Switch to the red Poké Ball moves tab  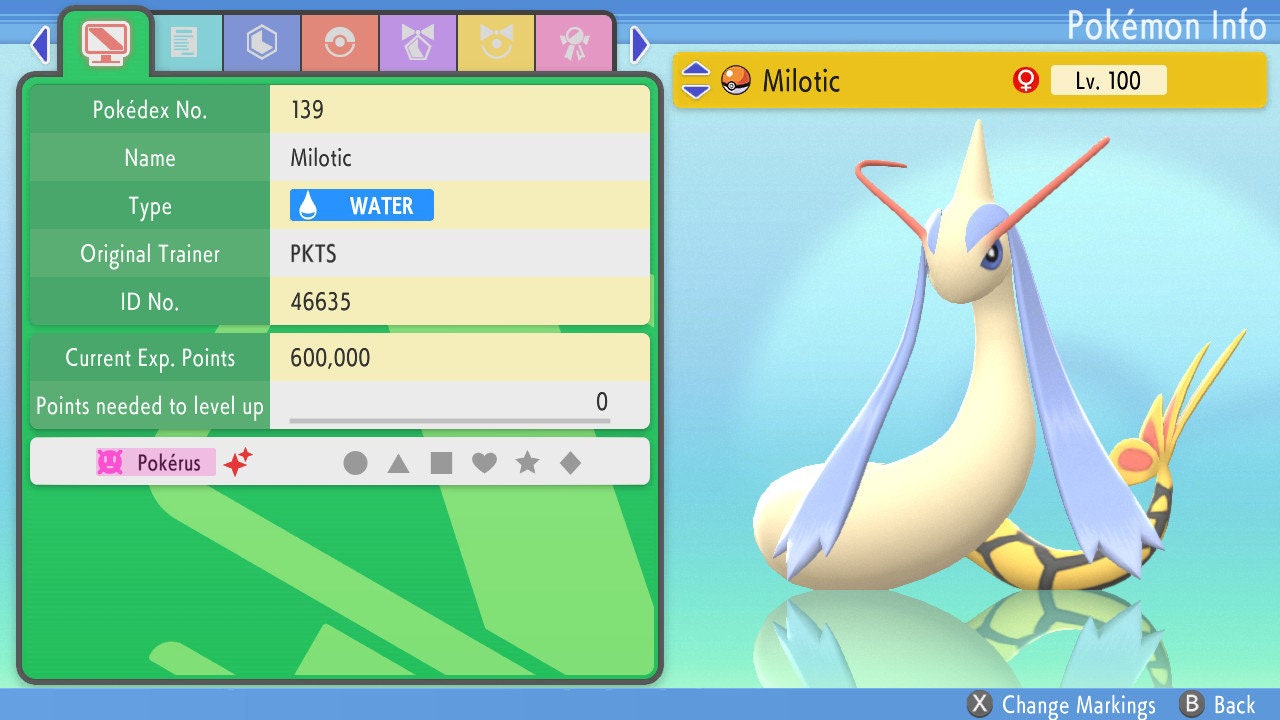pyautogui.click(x=340, y=43)
